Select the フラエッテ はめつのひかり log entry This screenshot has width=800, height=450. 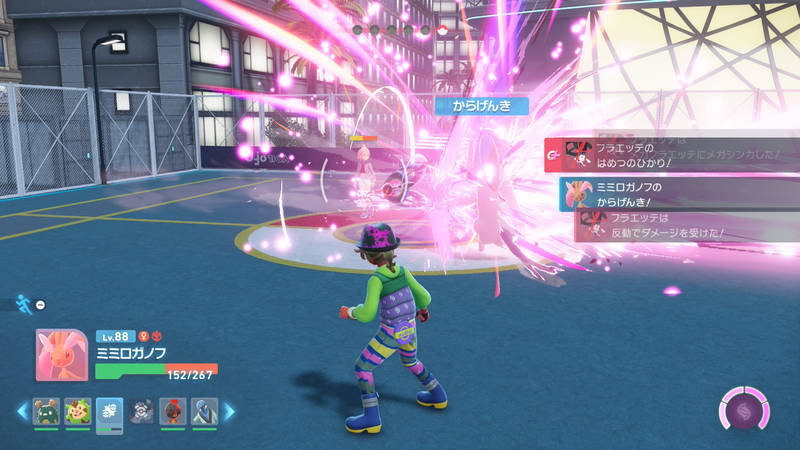click(x=672, y=155)
